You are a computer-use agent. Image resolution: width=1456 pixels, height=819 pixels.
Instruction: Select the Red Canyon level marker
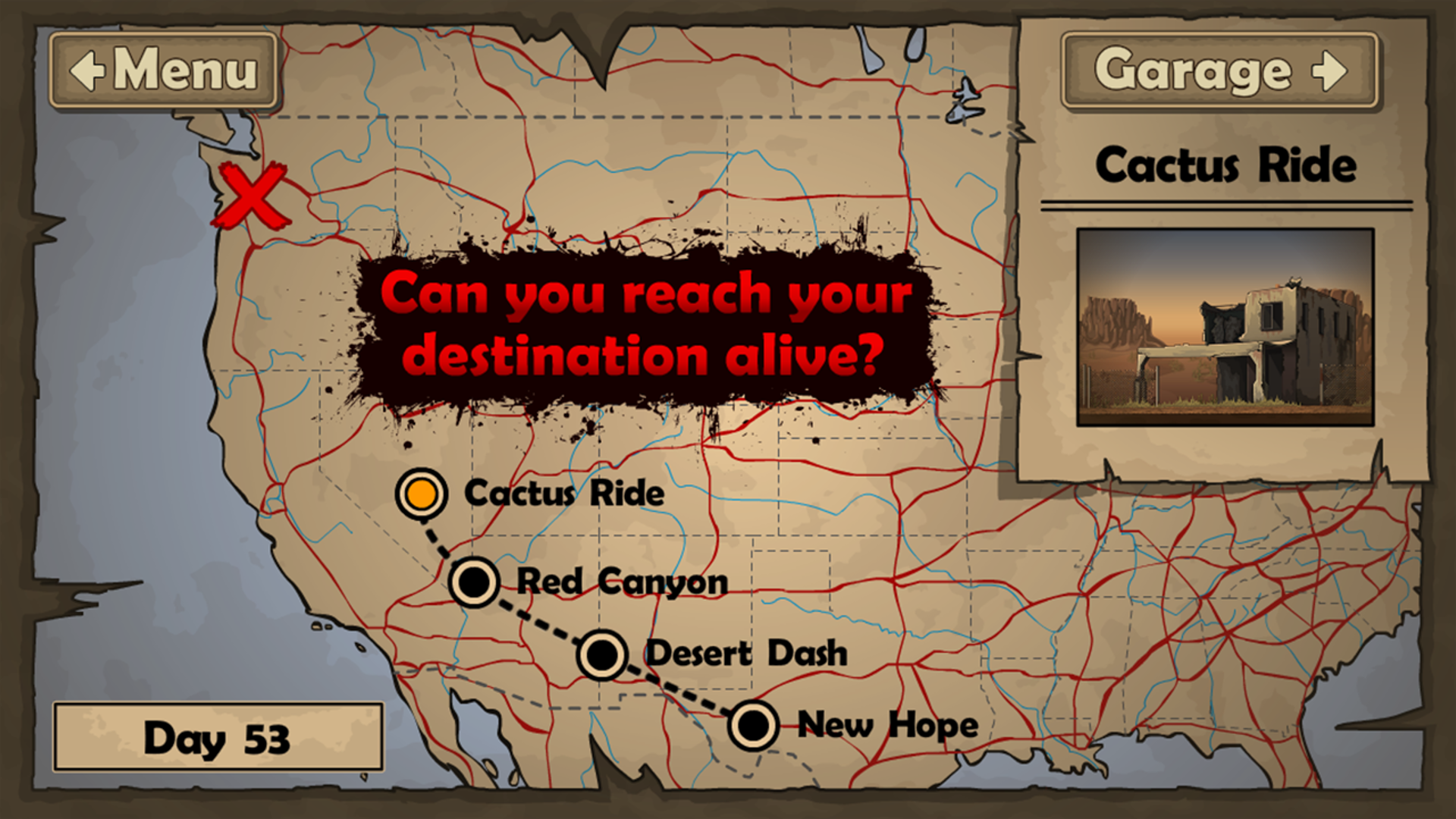[474, 582]
